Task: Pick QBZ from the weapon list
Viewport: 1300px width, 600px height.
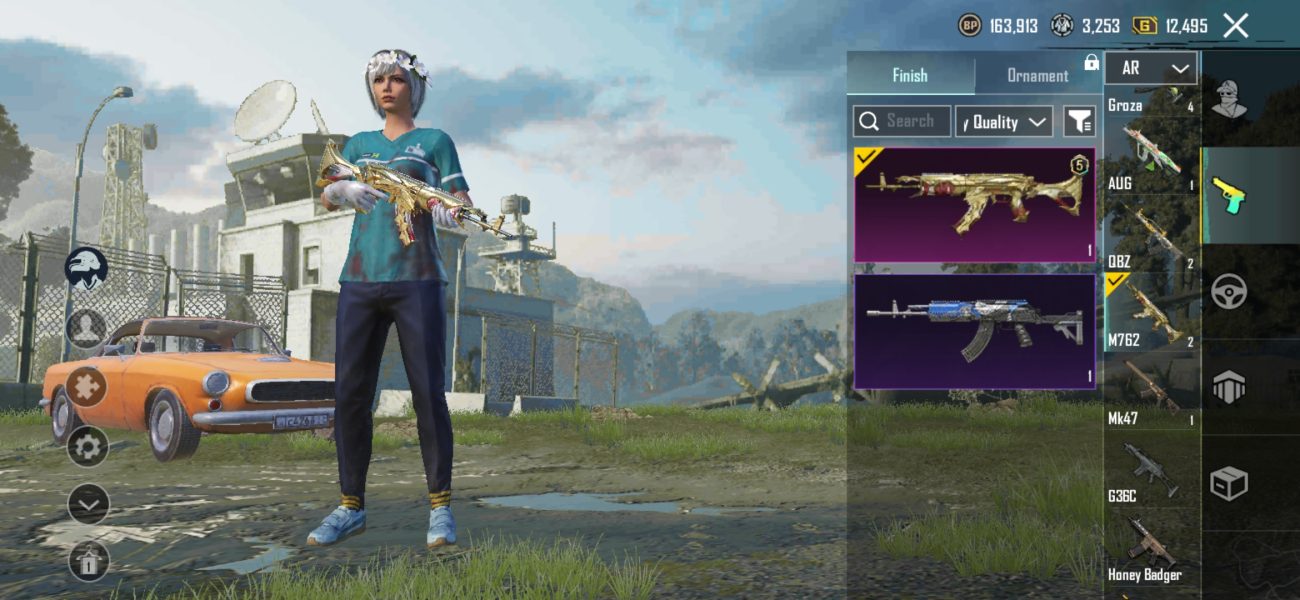Action: click(x=1151, y=235)
